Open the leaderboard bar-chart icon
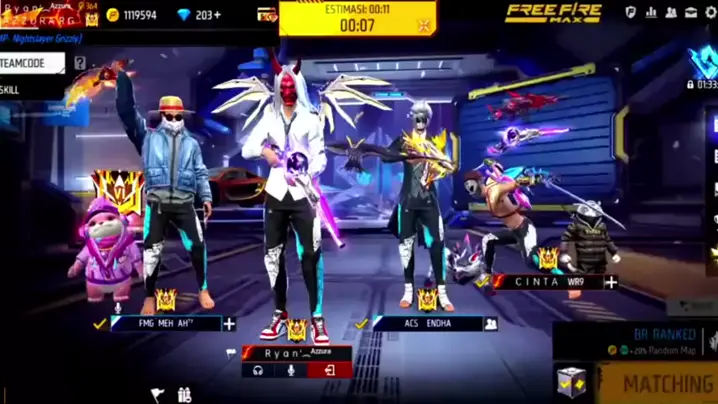This screenshot has width=718, height=404. [651, 13]
